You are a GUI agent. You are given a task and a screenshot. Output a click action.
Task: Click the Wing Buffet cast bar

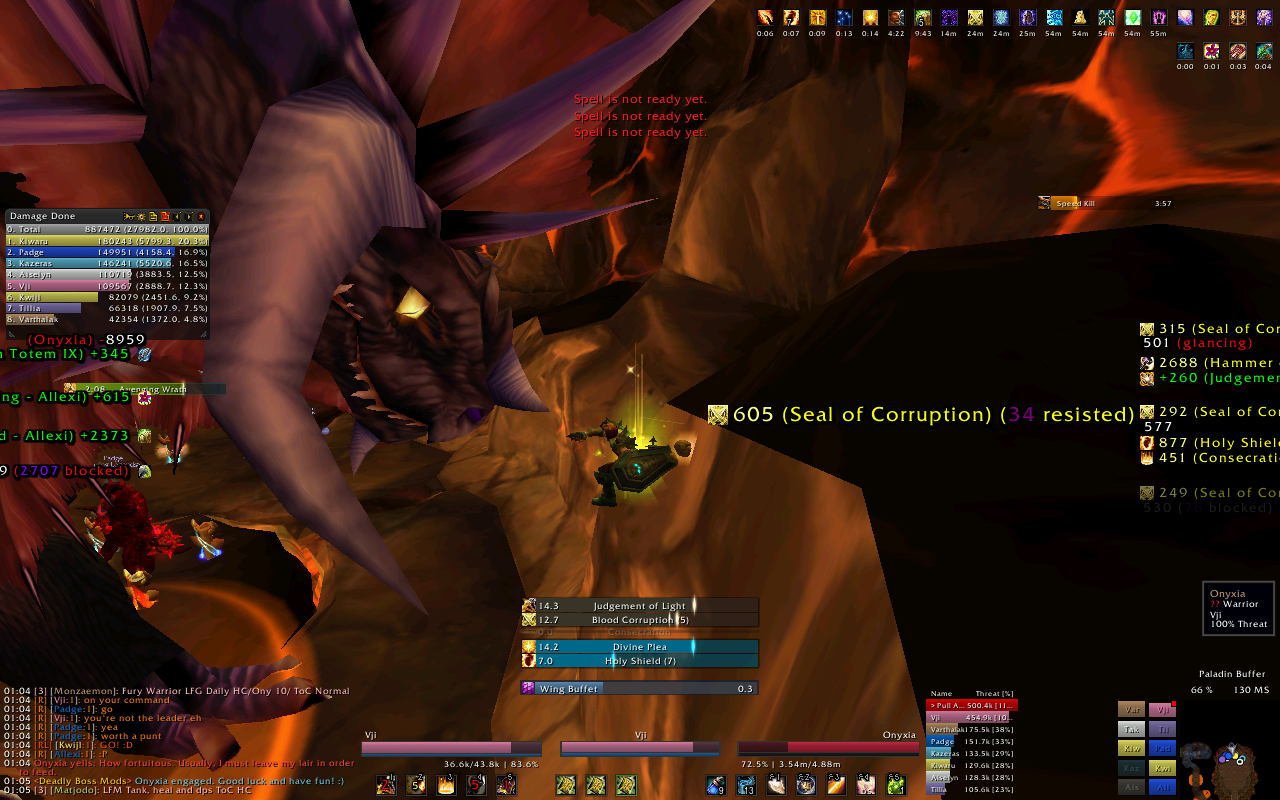tap(639, 688)
